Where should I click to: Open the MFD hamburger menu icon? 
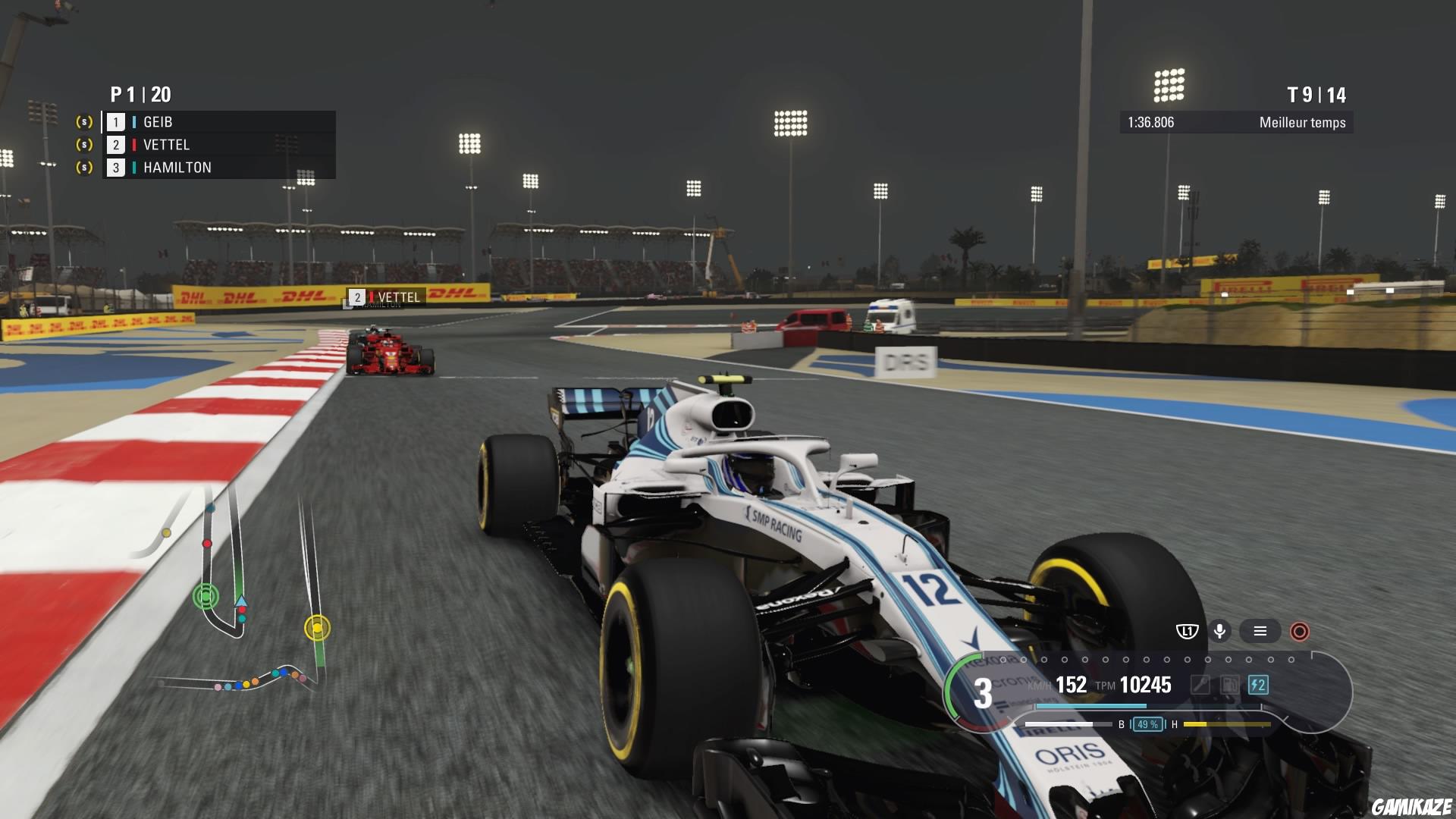[1260, 630]
